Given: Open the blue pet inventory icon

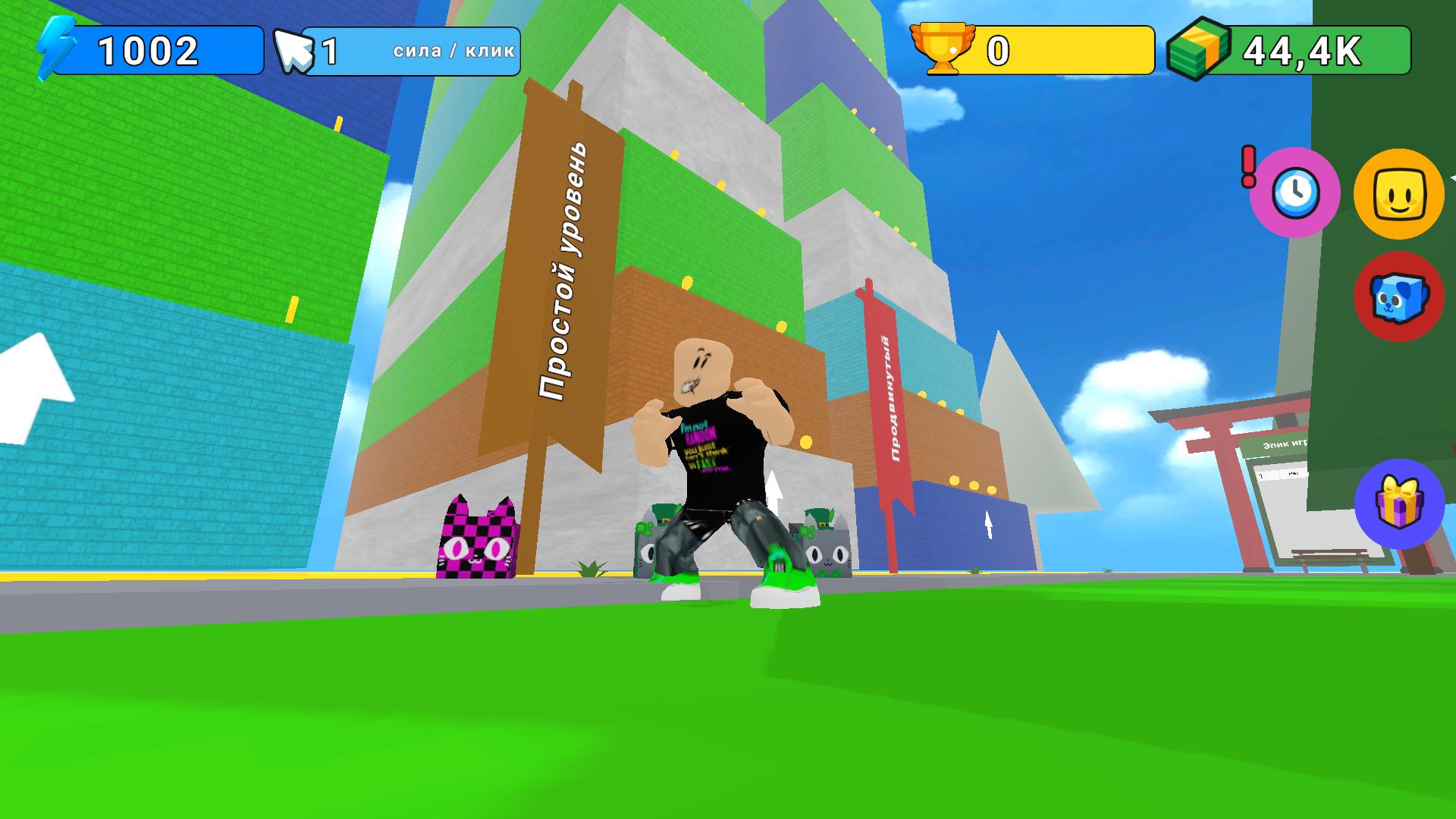Looking at the screenshot, I should pos(1398,297).
